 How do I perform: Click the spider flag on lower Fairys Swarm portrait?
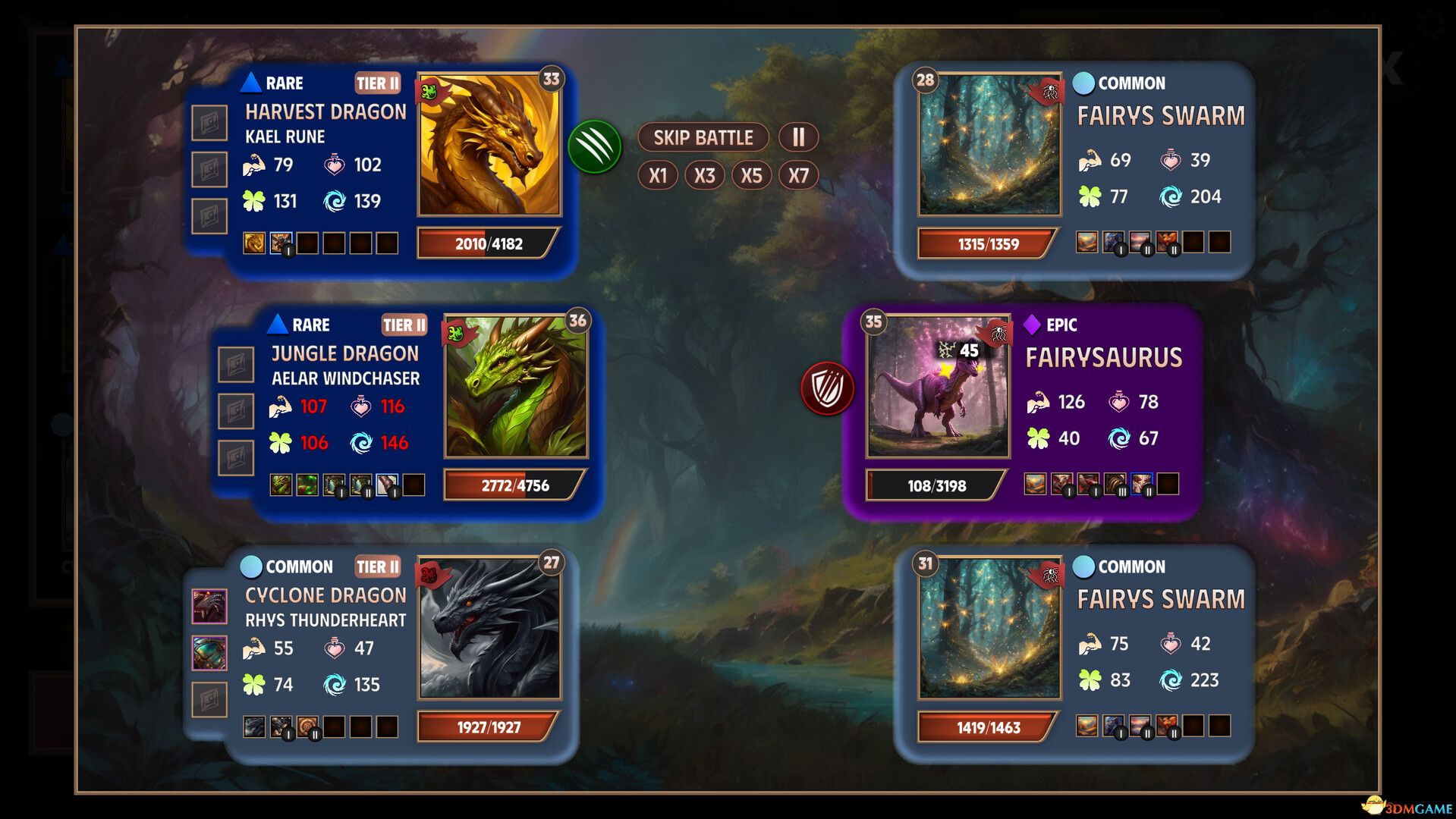1052,576
